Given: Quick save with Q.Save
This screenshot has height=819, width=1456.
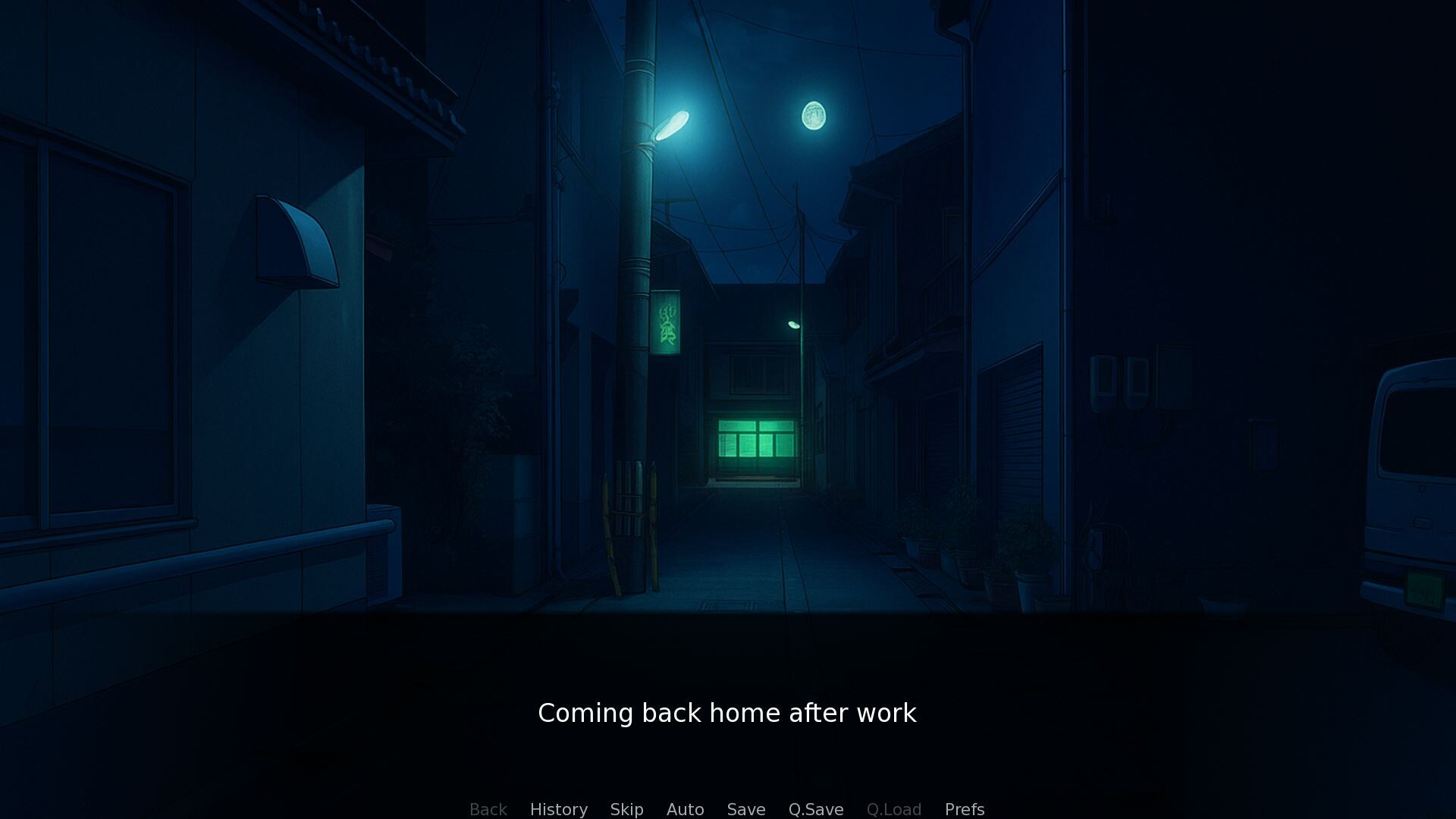Looking at the screenshot, I should click(815, 809).
